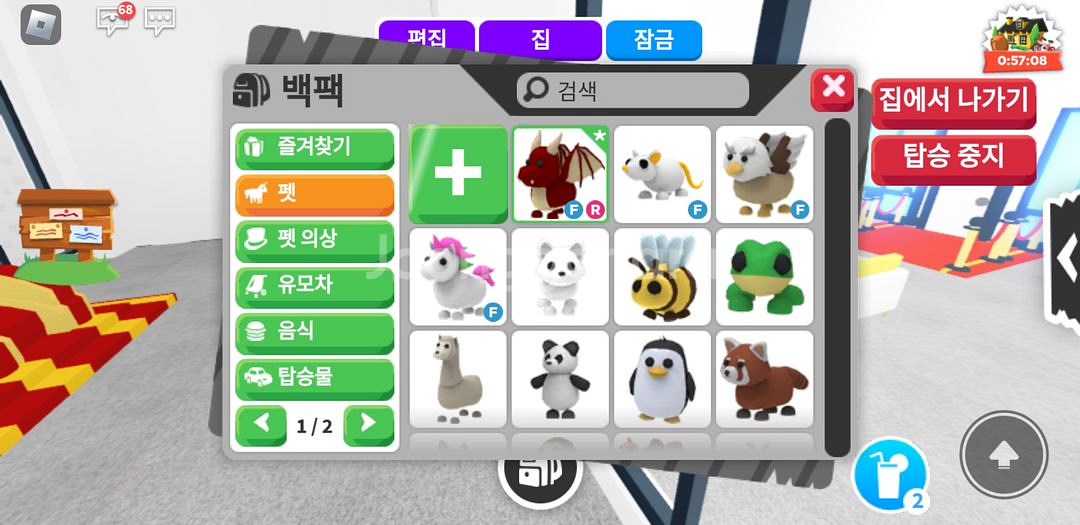
Task: Go to the previous backpack page
Action: 262,424
